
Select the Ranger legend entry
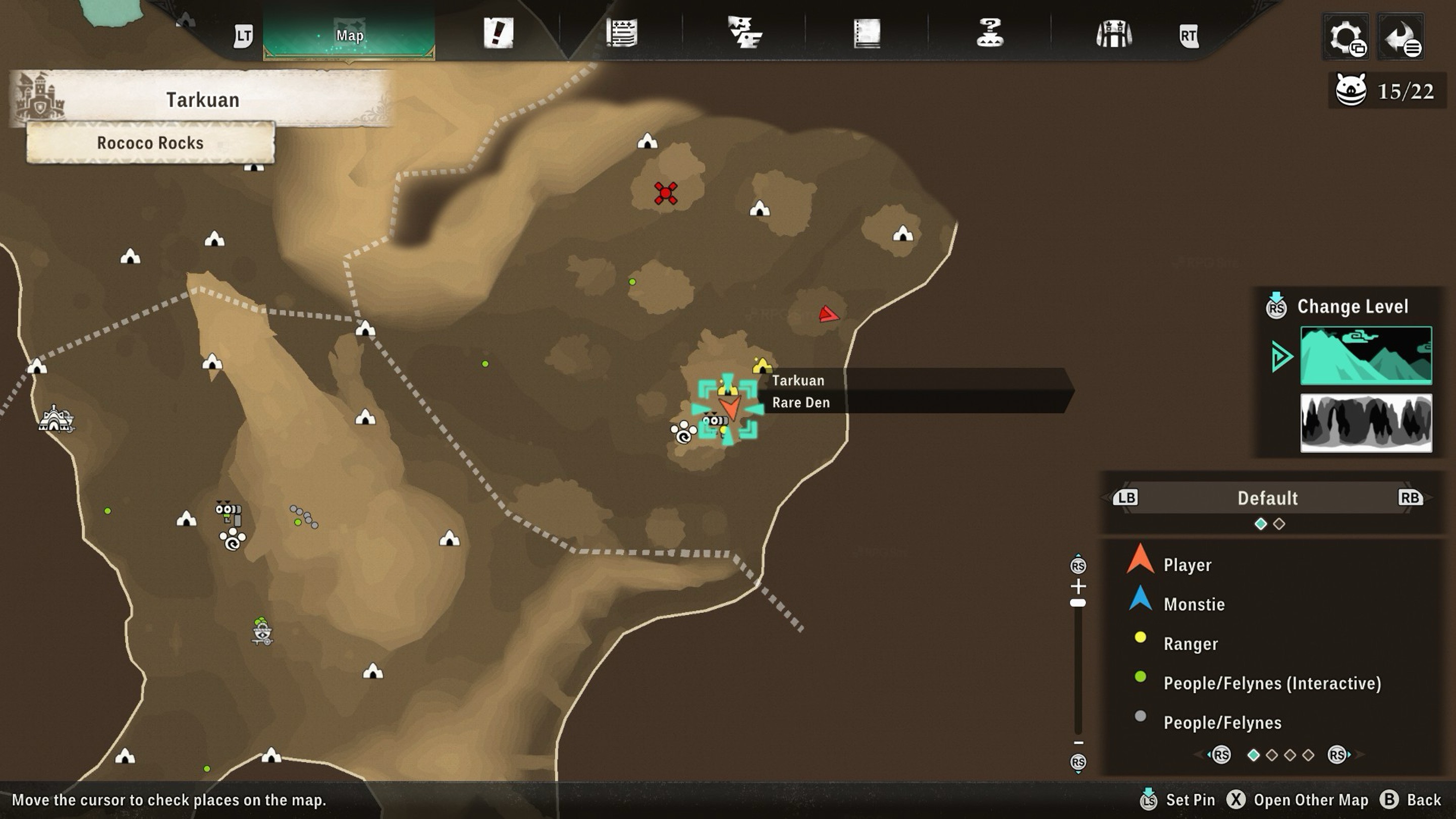pos(1190,644)
